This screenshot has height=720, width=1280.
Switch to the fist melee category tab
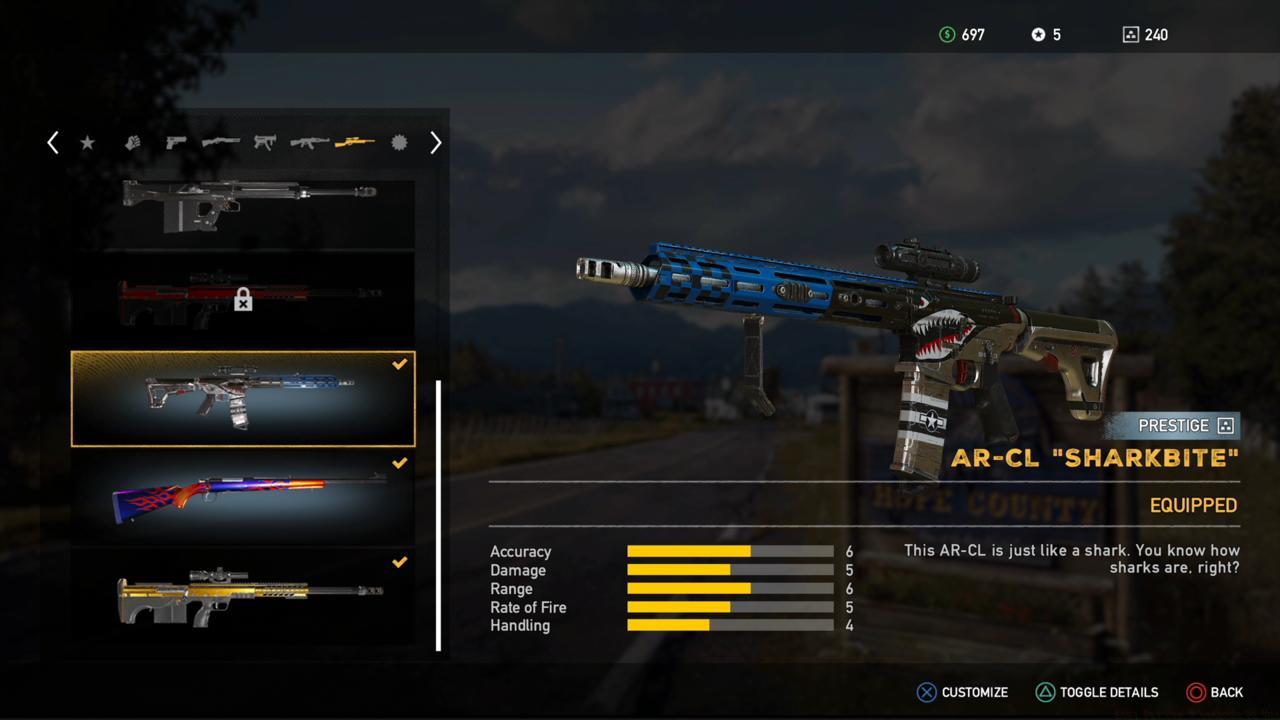point(133,143)
